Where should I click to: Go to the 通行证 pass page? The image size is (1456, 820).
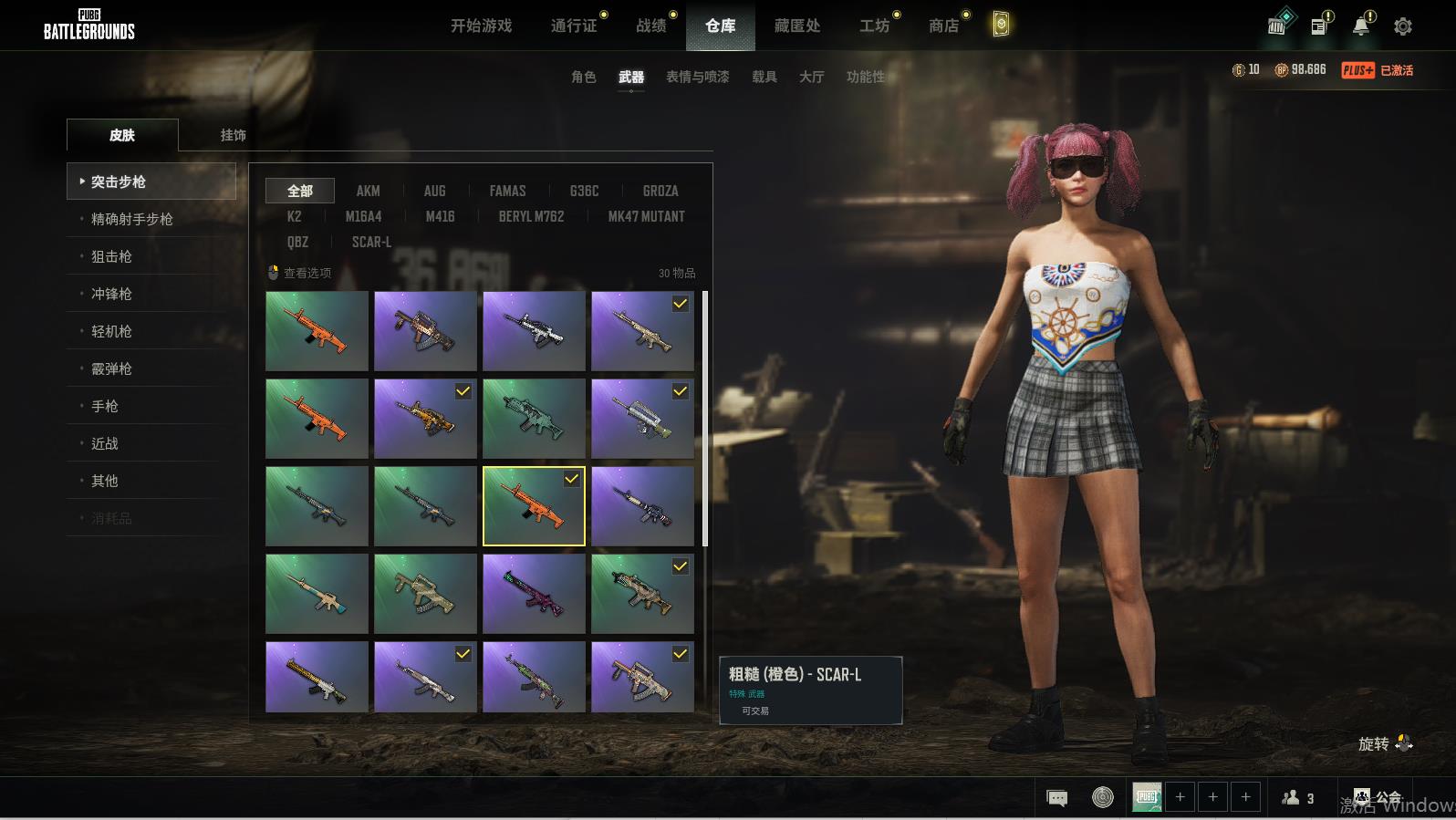[574, 26]
